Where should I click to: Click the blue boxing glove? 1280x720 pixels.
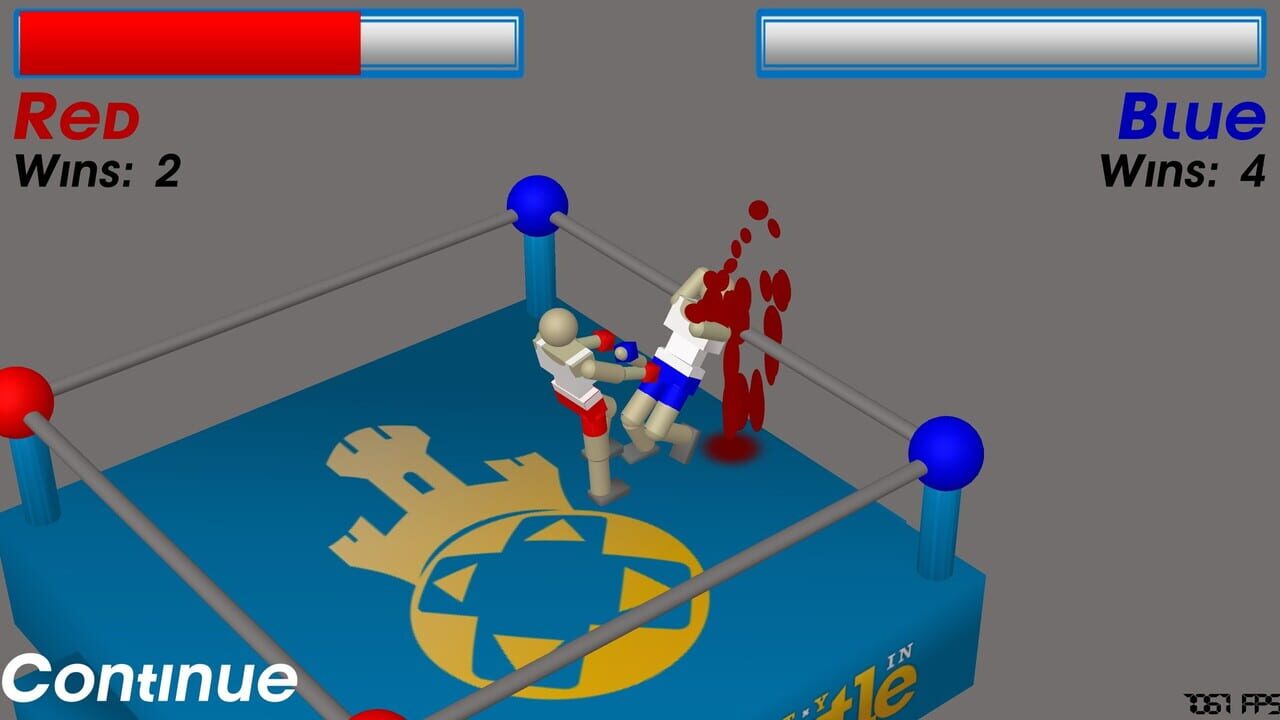625,350
